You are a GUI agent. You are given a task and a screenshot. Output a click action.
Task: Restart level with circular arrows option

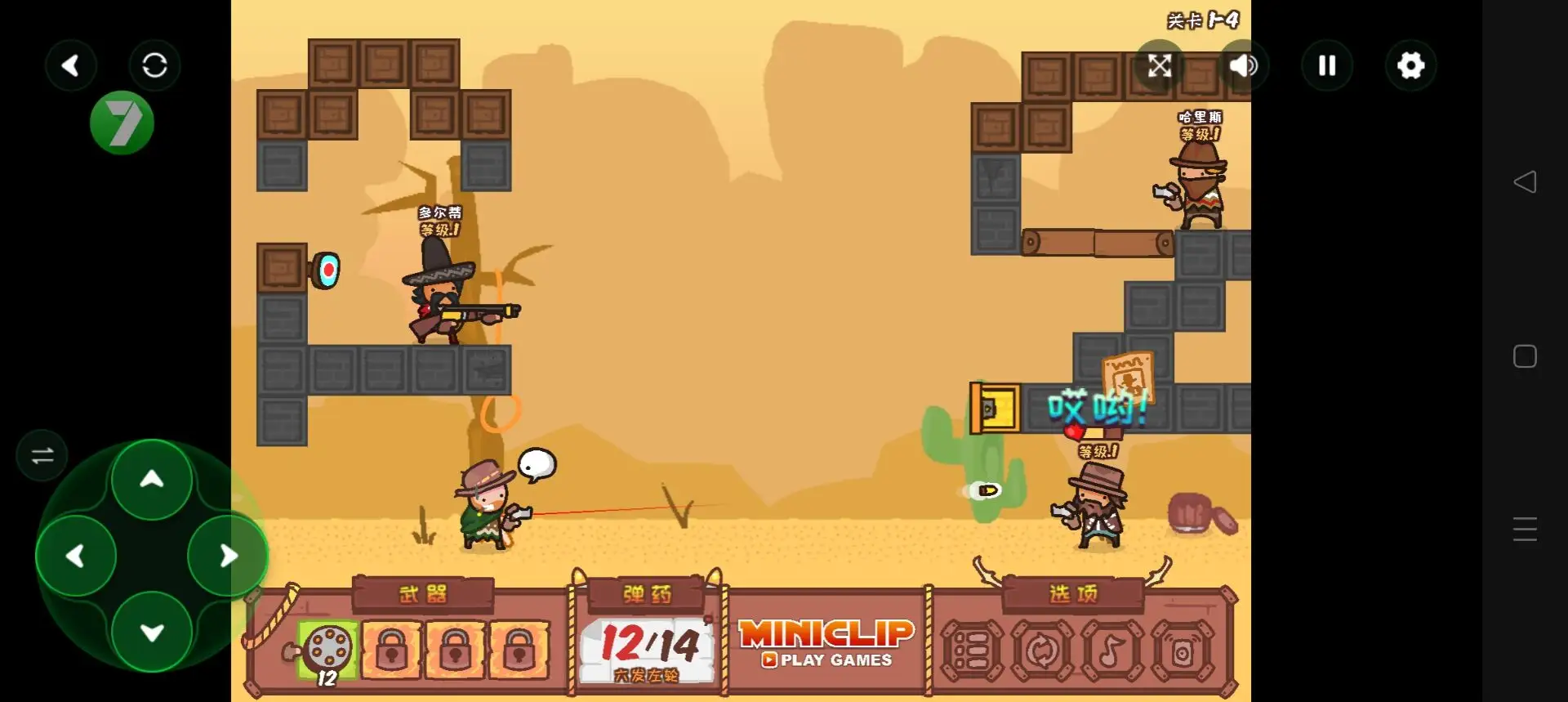[1041, 651]
